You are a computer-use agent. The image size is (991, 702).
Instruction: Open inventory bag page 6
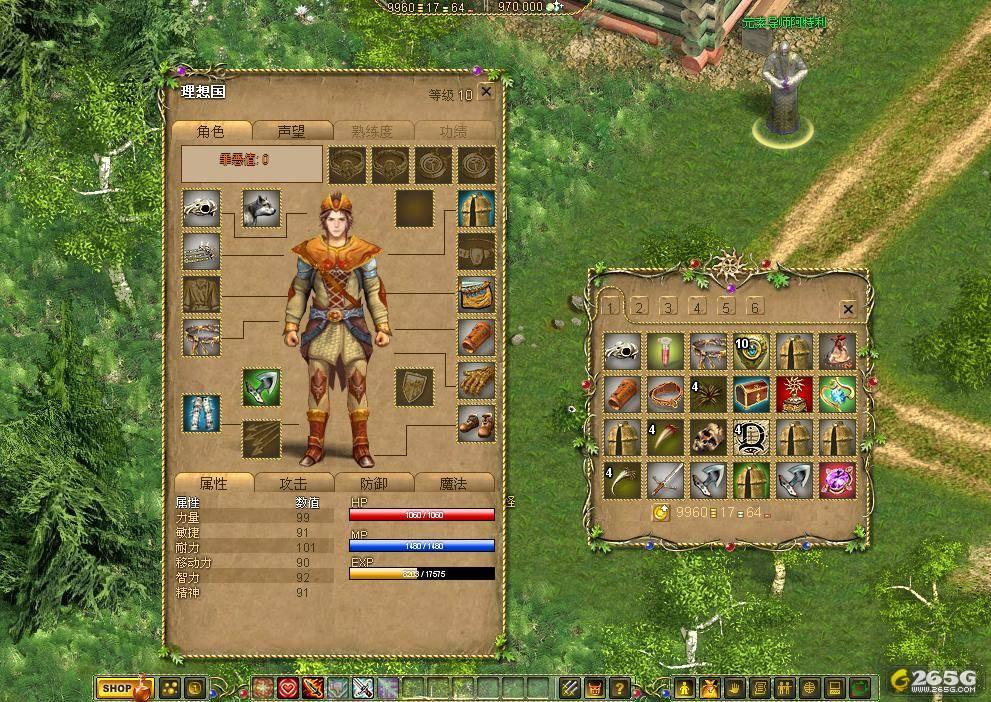(755, 307)
